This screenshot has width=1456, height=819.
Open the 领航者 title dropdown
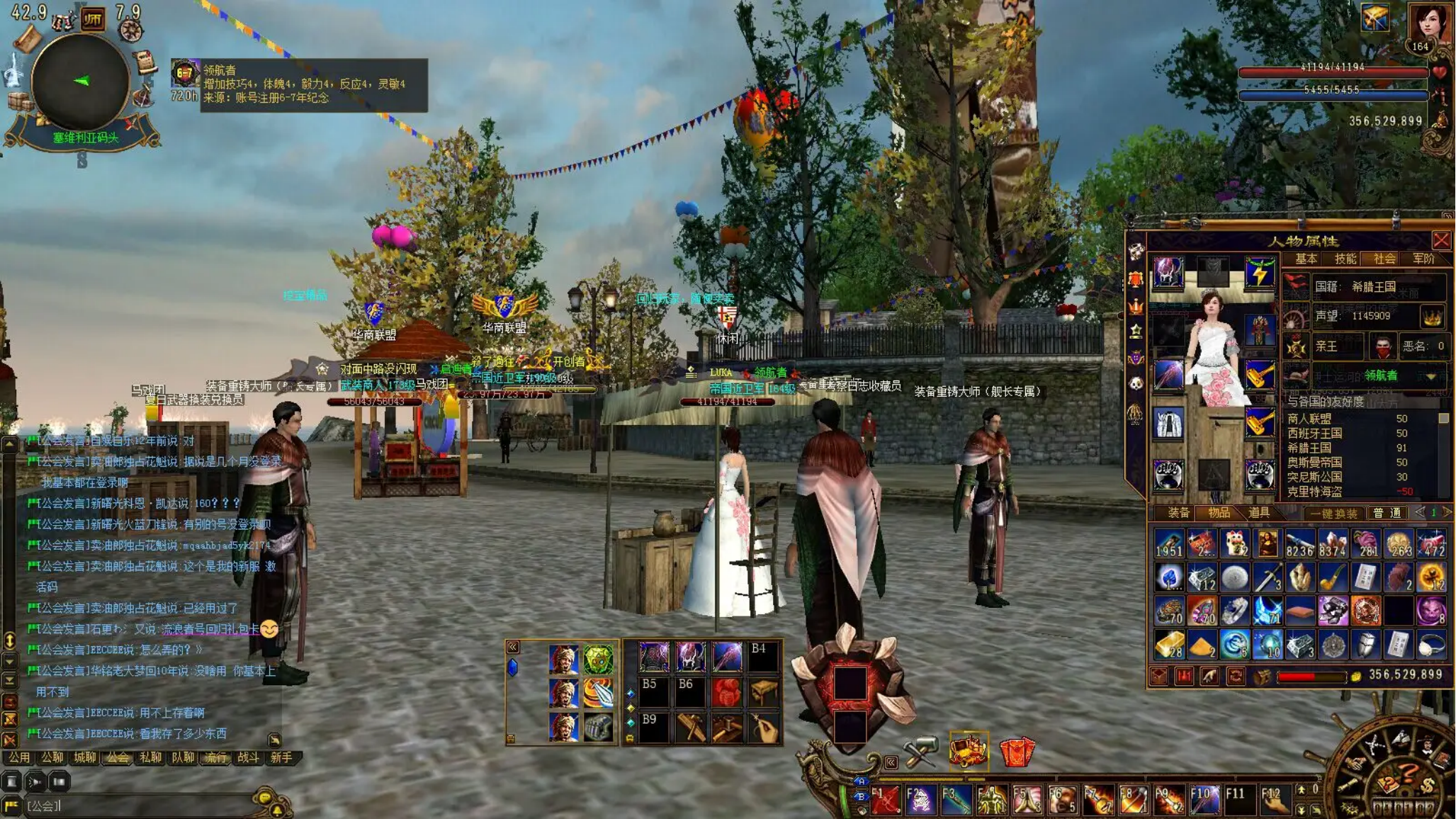[1430, 375]
